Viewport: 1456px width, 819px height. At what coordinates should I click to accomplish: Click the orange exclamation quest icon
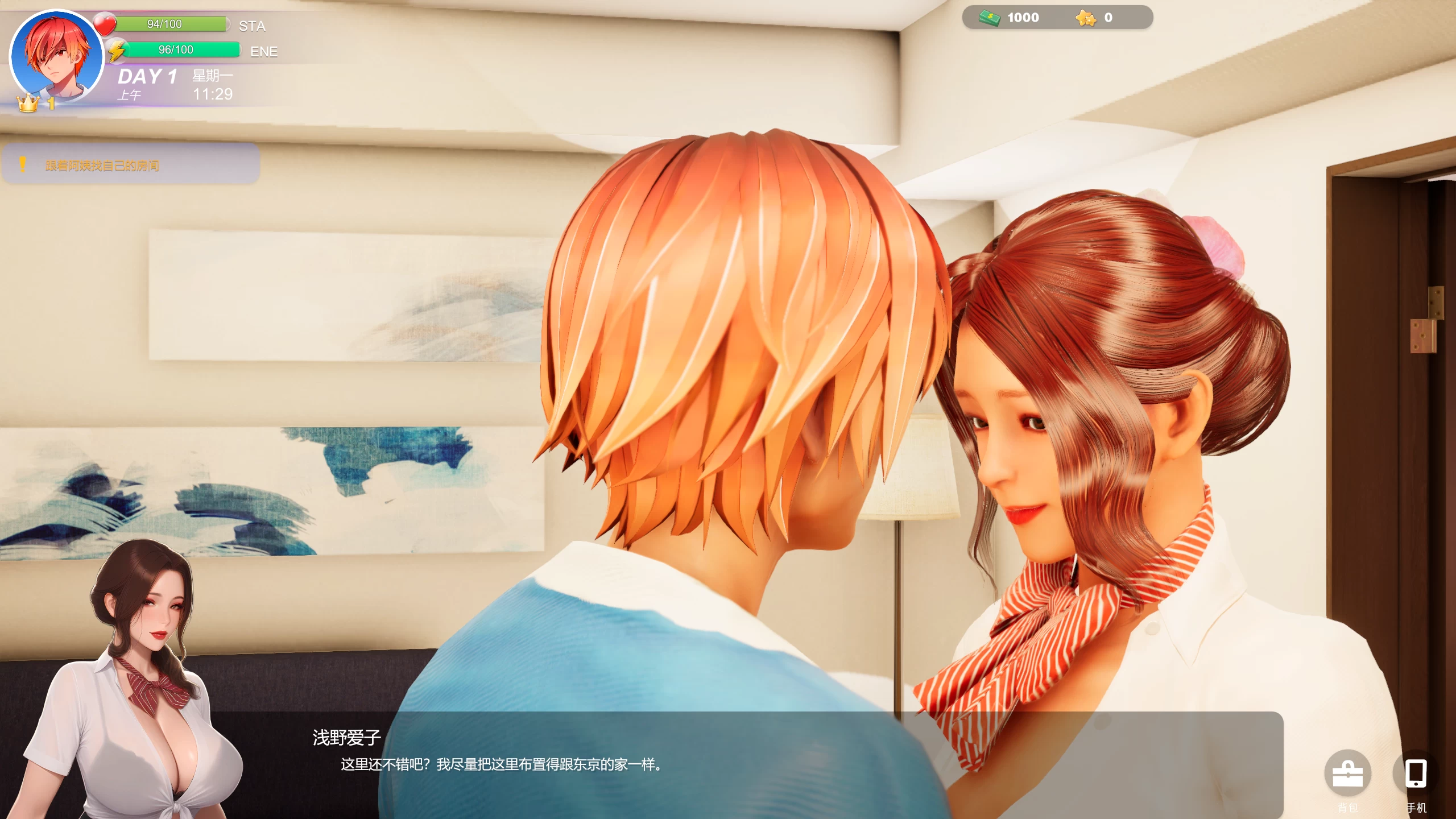[x=22, y=164]
